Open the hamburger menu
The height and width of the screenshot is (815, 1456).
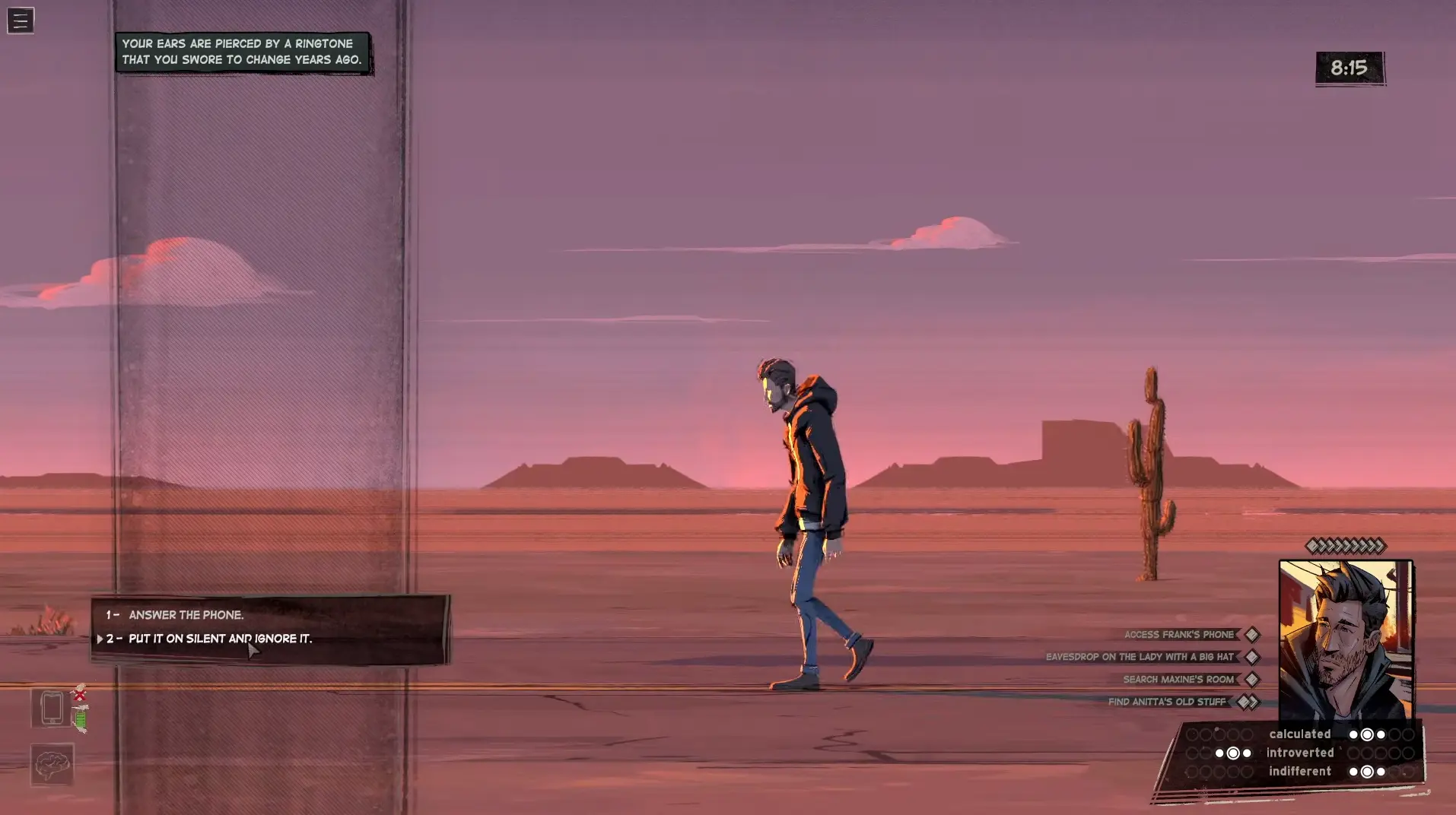click(21, 21)
